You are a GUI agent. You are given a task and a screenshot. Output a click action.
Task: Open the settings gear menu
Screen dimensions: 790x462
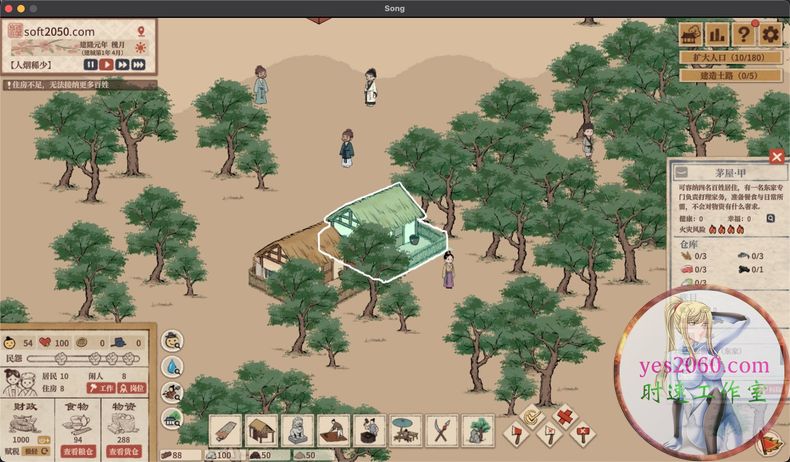[x=770, y=34]
